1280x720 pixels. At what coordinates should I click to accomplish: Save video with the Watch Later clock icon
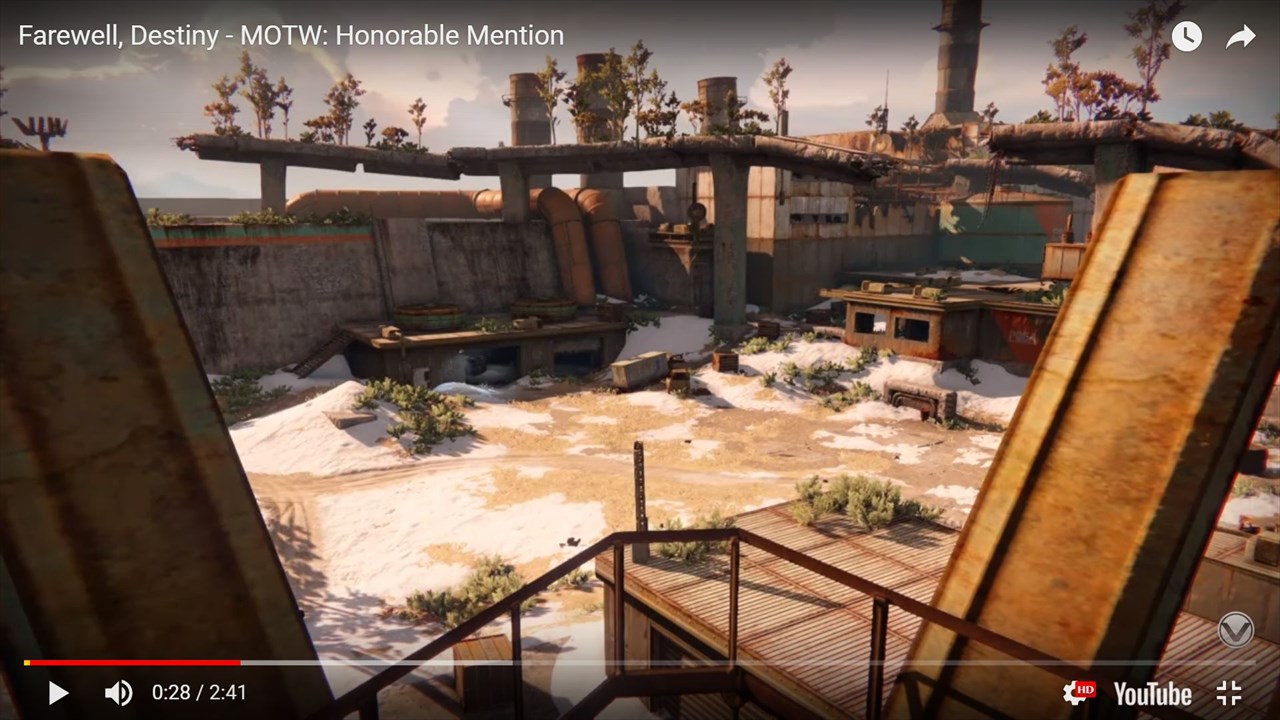click(1186, 36)
